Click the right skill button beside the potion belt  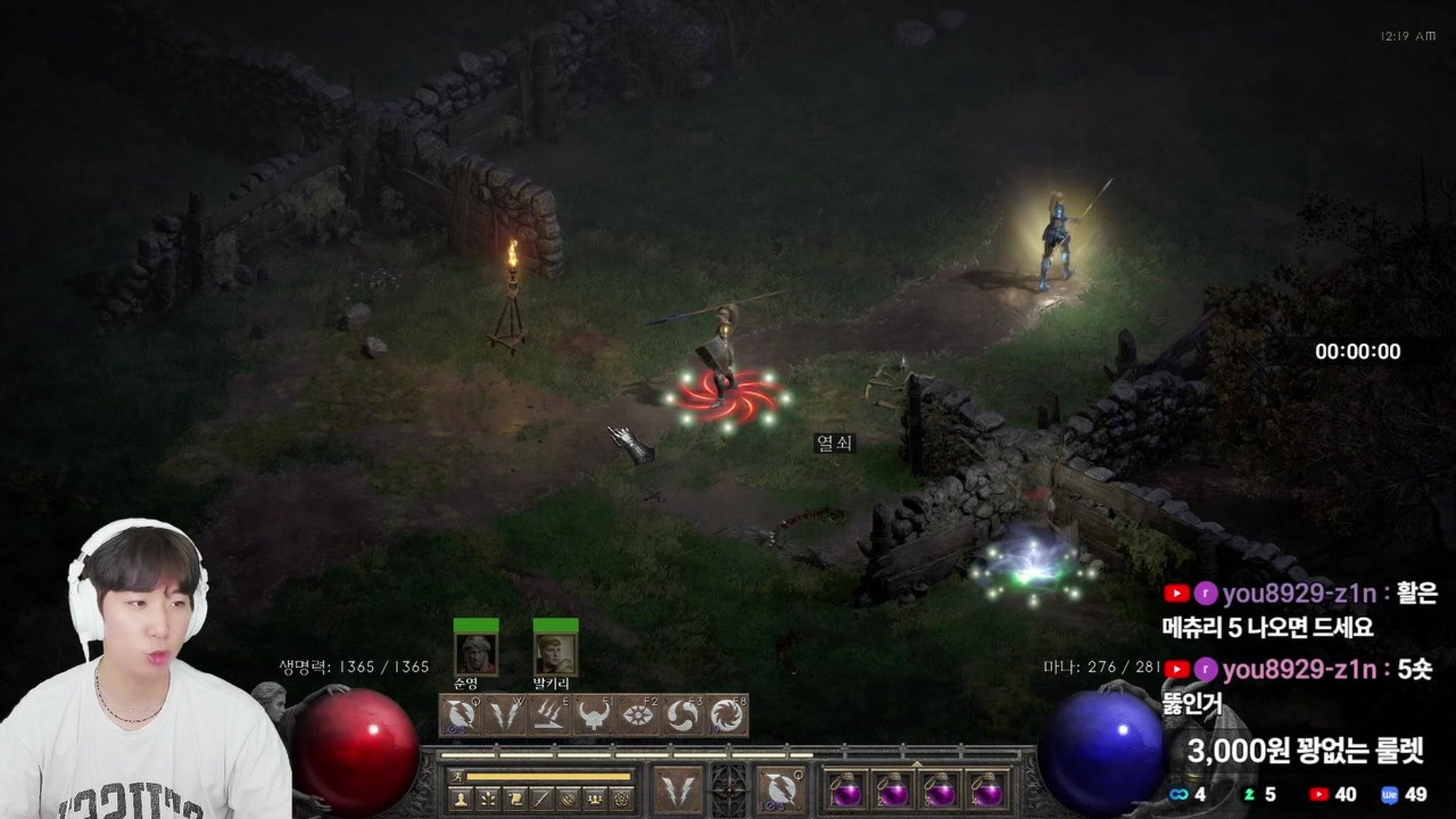[x=780, y=789]
